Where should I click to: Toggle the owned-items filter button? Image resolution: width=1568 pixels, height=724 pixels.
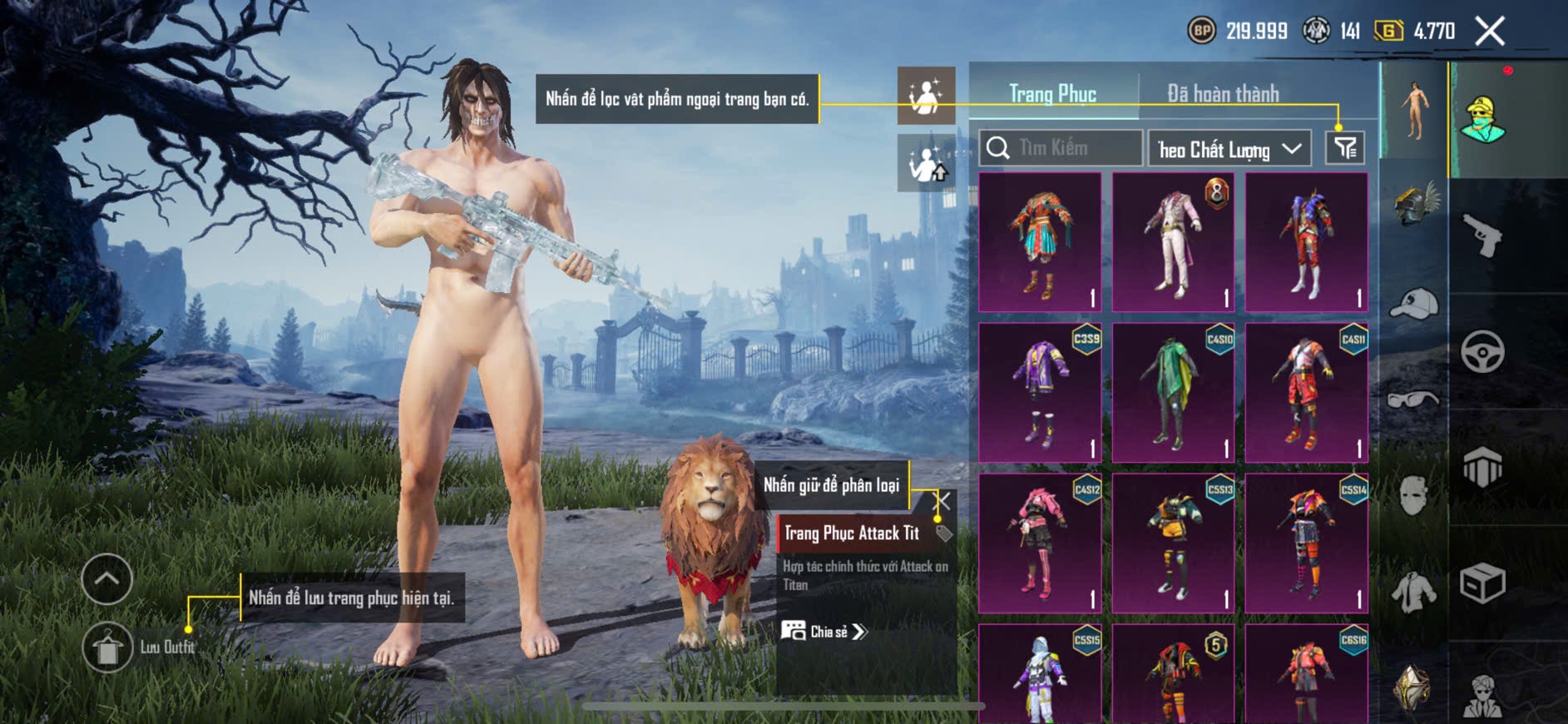click(x=1344, y=148)
